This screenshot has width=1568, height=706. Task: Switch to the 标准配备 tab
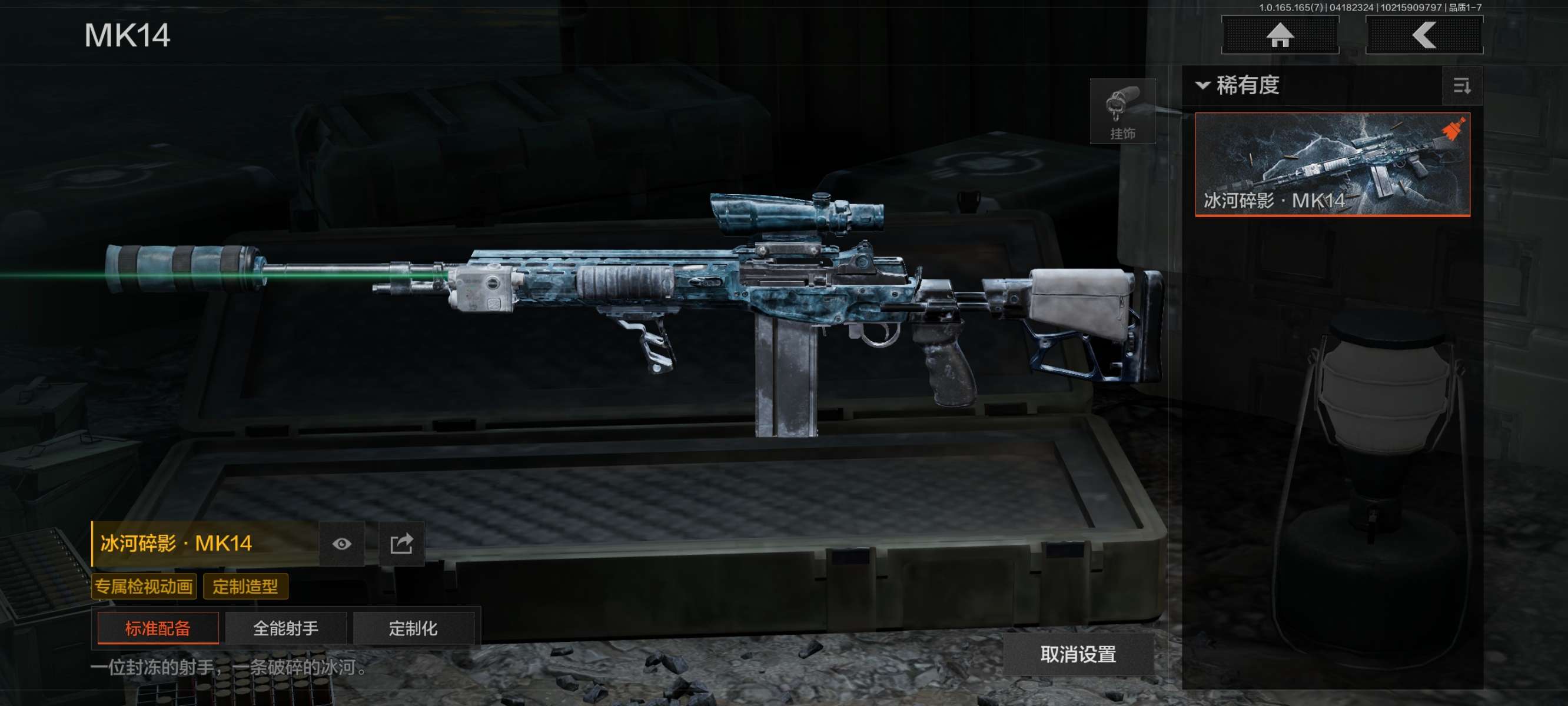click(158, 628)
